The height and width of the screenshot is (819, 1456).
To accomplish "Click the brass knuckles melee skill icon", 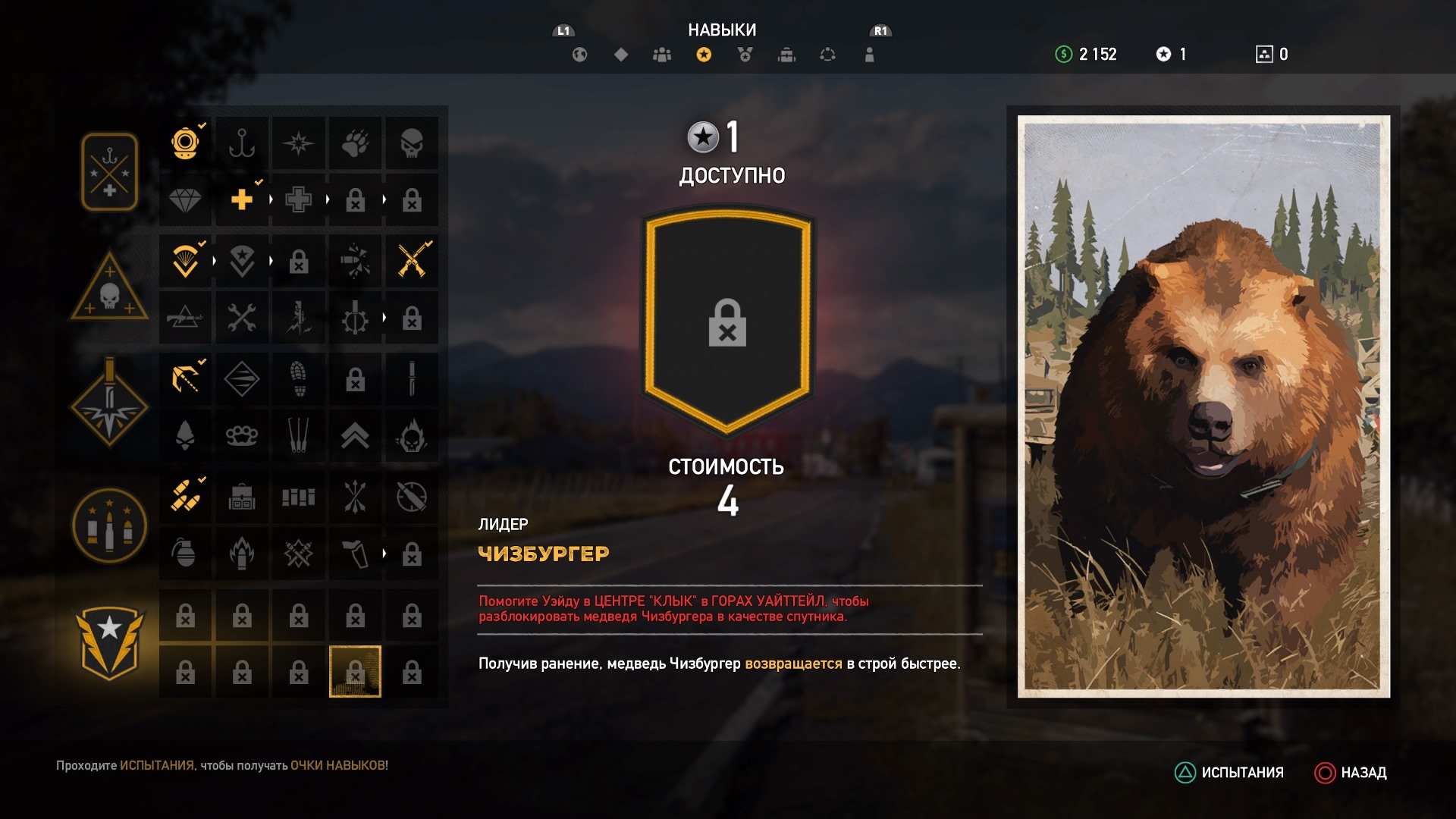I will (242, 436).
